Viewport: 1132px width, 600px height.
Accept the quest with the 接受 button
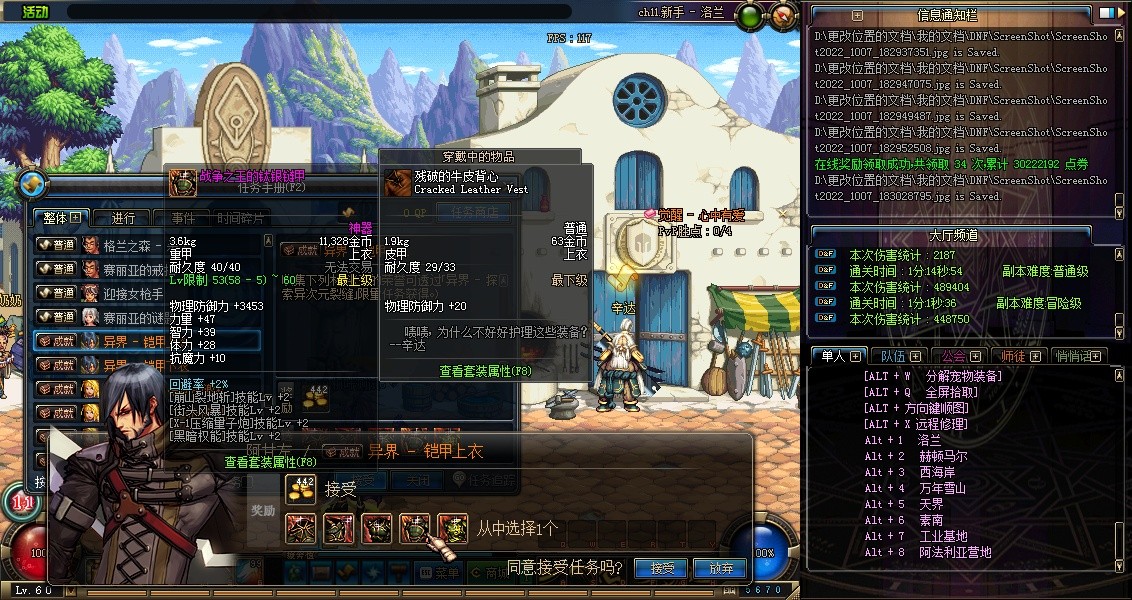click(x=662, y=568)
